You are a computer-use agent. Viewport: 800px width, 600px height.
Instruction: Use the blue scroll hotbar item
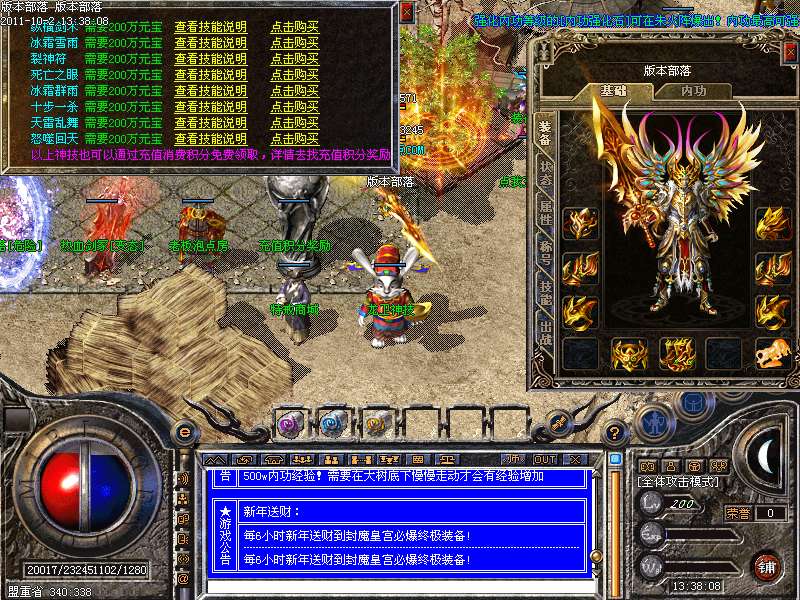pos(333,423)
